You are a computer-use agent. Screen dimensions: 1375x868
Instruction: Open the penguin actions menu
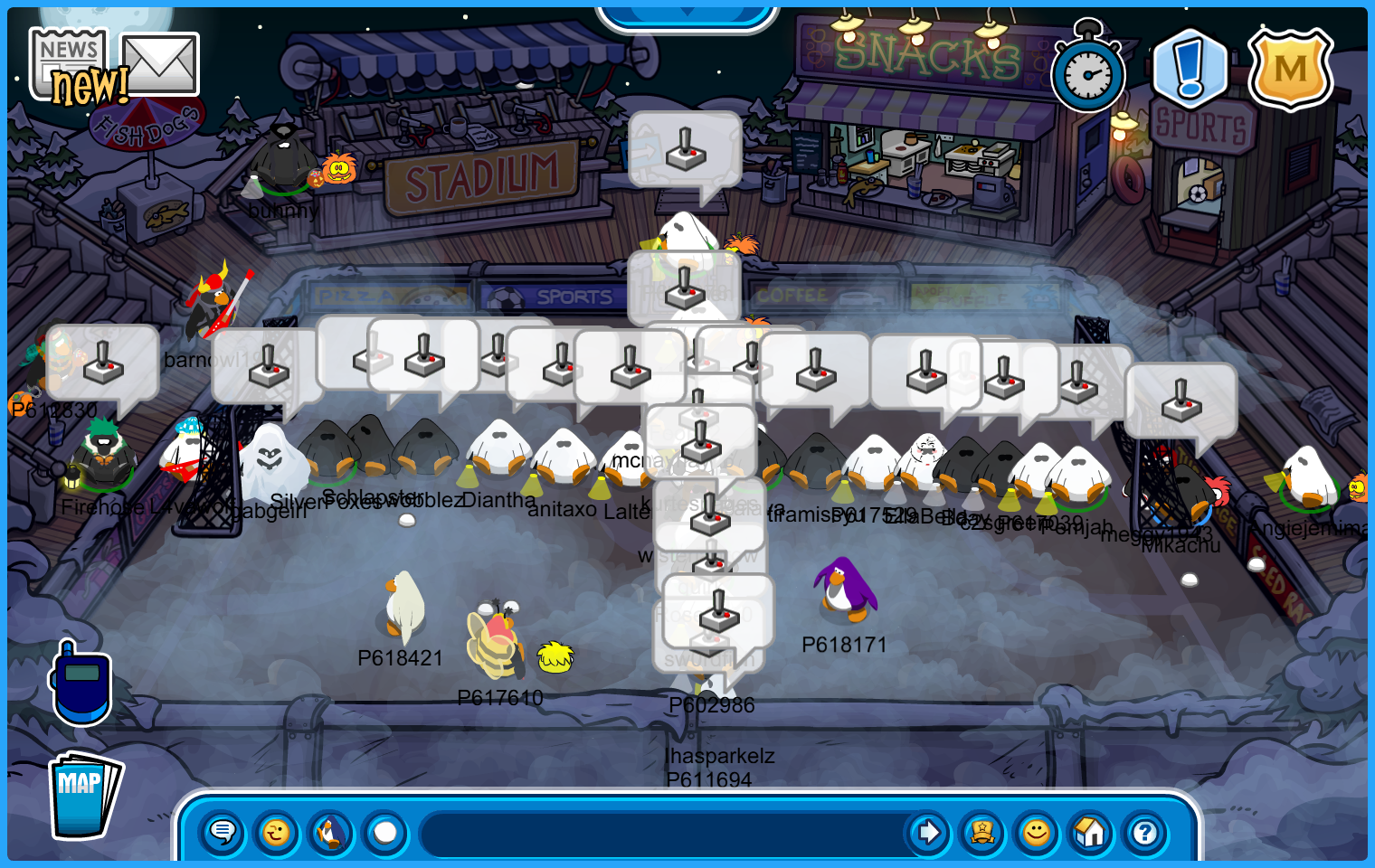[x=331, y=832]
